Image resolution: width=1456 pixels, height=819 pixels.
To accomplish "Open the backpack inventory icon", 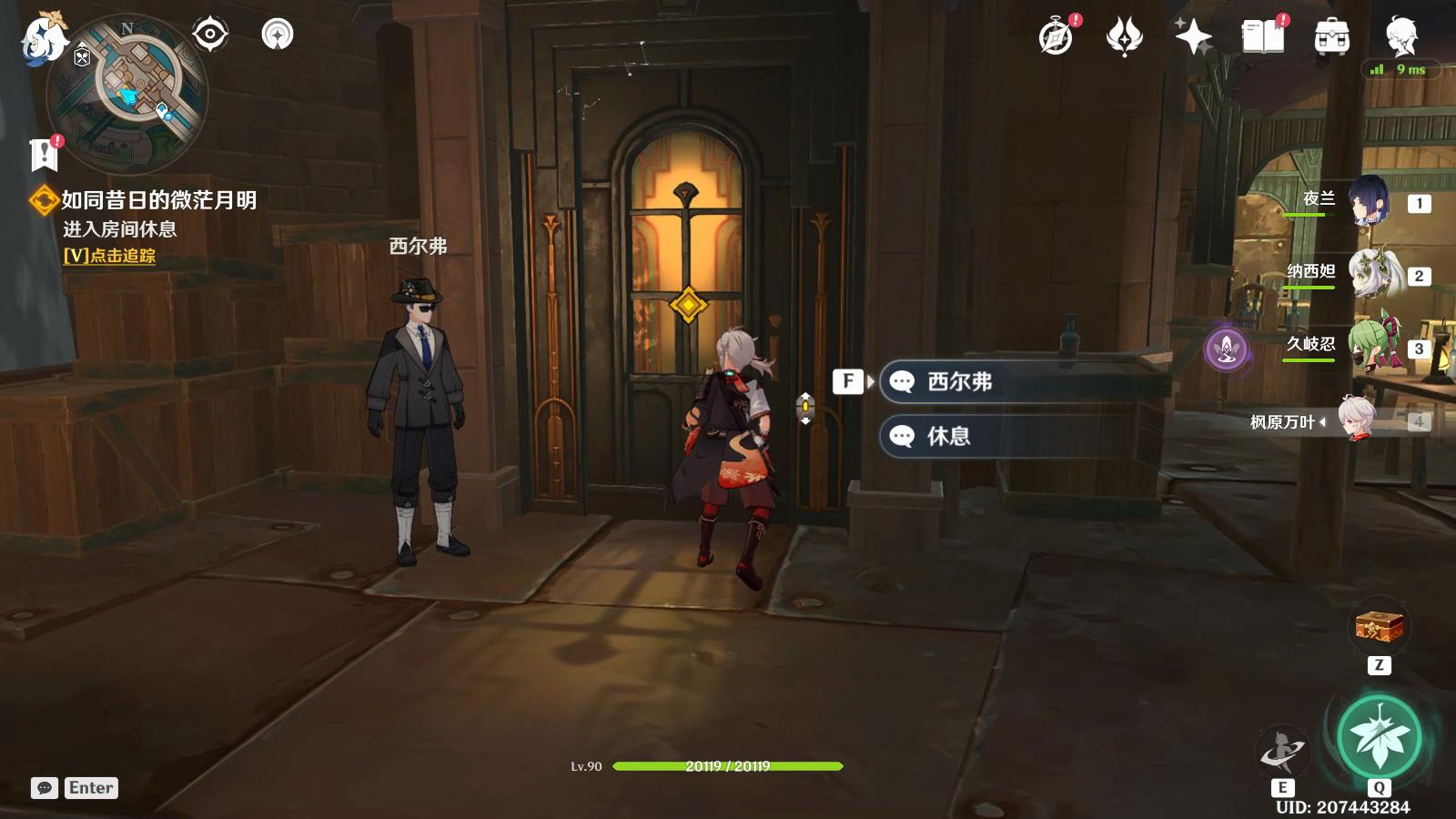I will point(1331,37).
